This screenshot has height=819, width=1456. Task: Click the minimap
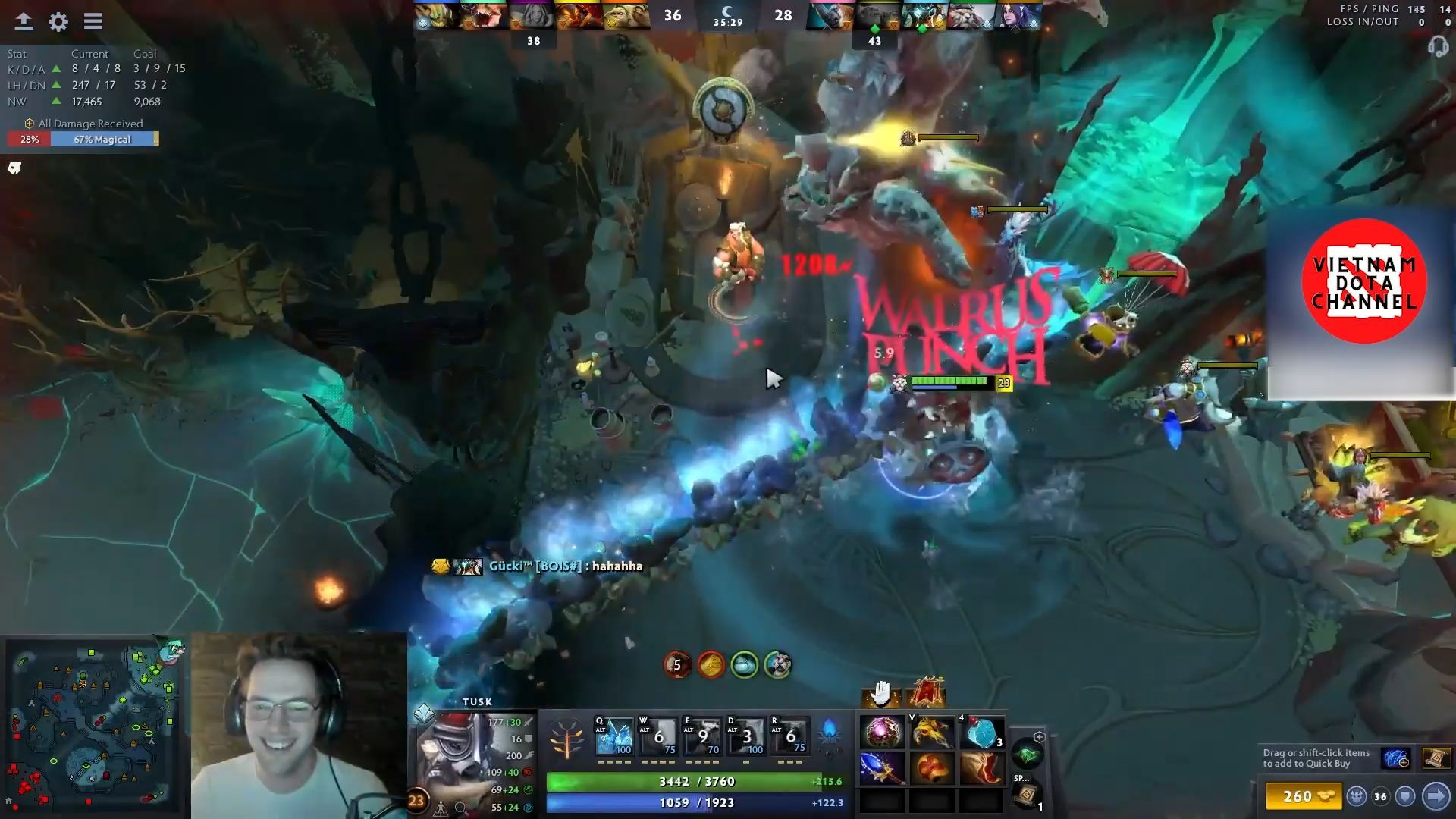pyautogui.click(x=95, y=726)
